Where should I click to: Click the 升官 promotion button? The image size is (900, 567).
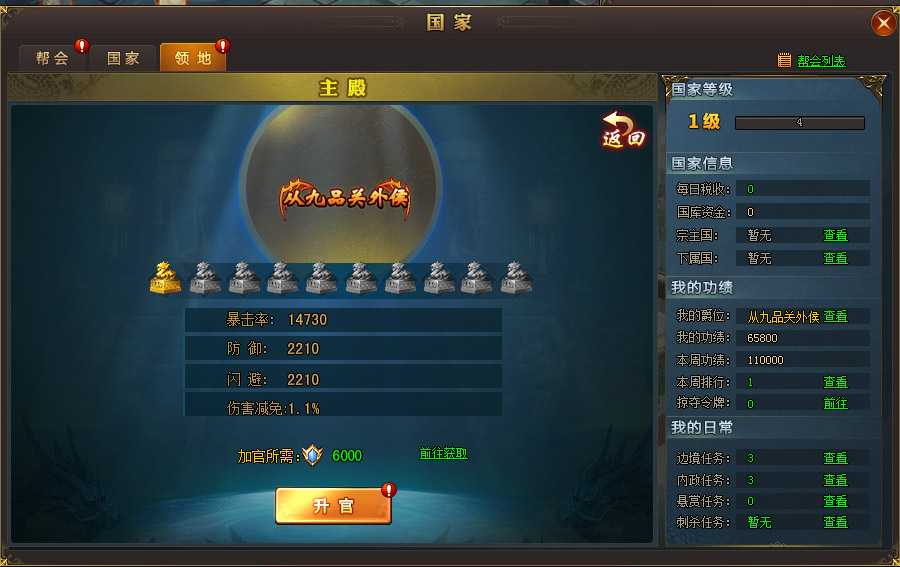click(x=333, y=506)
